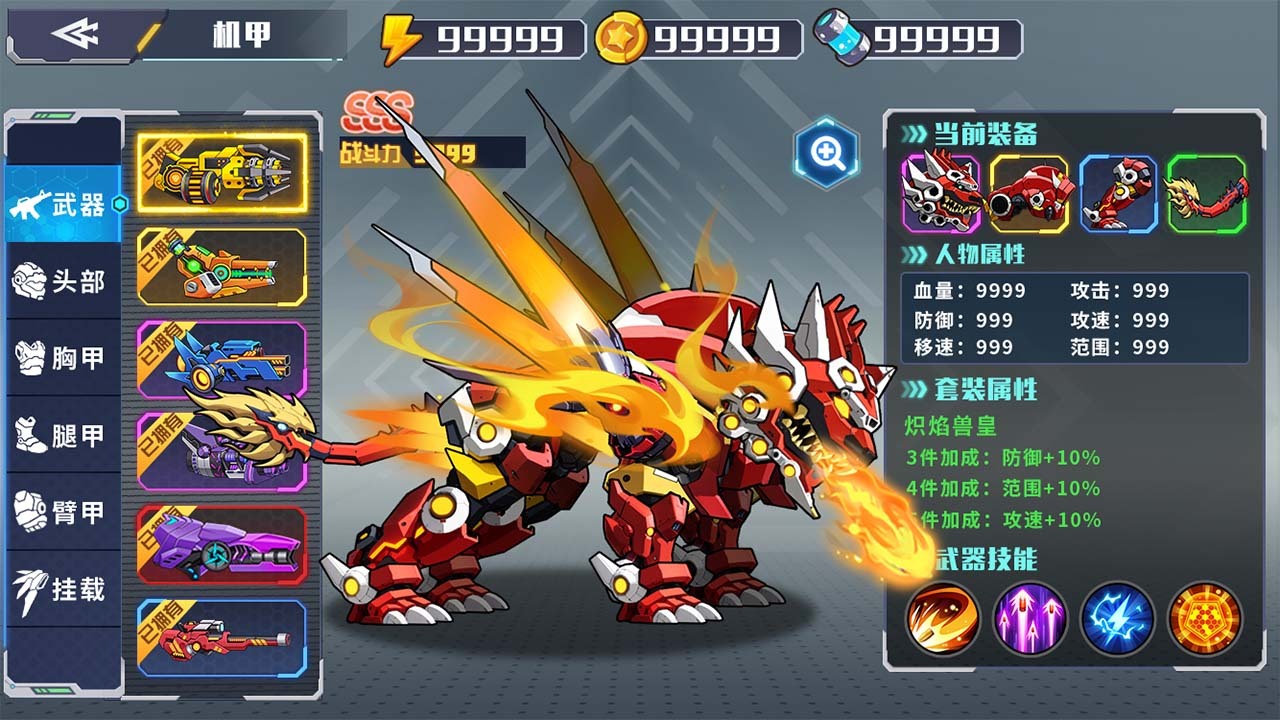View the equipped flame tail slot
Viewport: 1280px width, 720px height.
(1207, 194)
